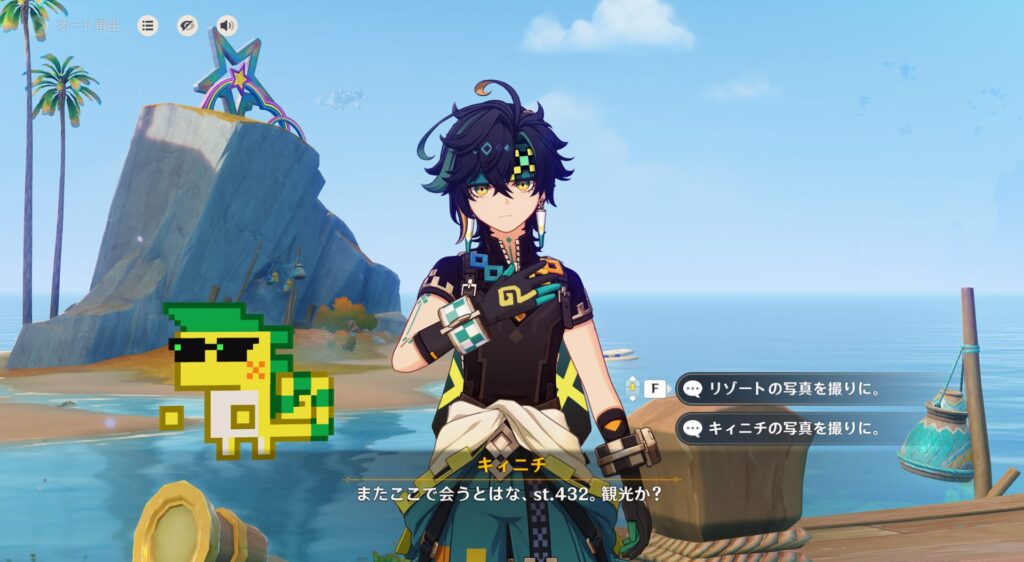Toggle オート再生 auto-play

pos(87,26)
